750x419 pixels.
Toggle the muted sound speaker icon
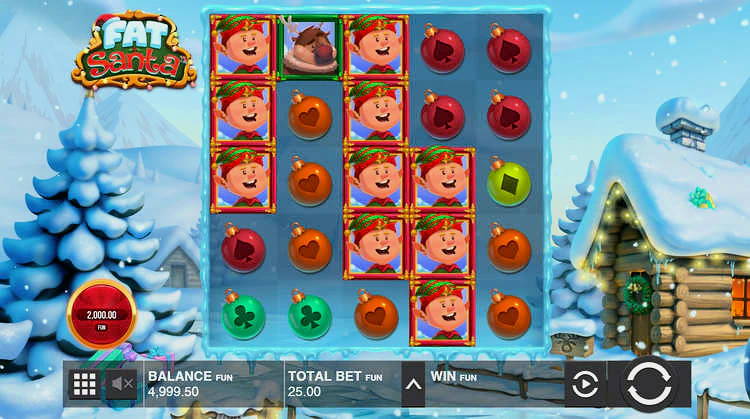pyautogui.click(x=123, y=384)
